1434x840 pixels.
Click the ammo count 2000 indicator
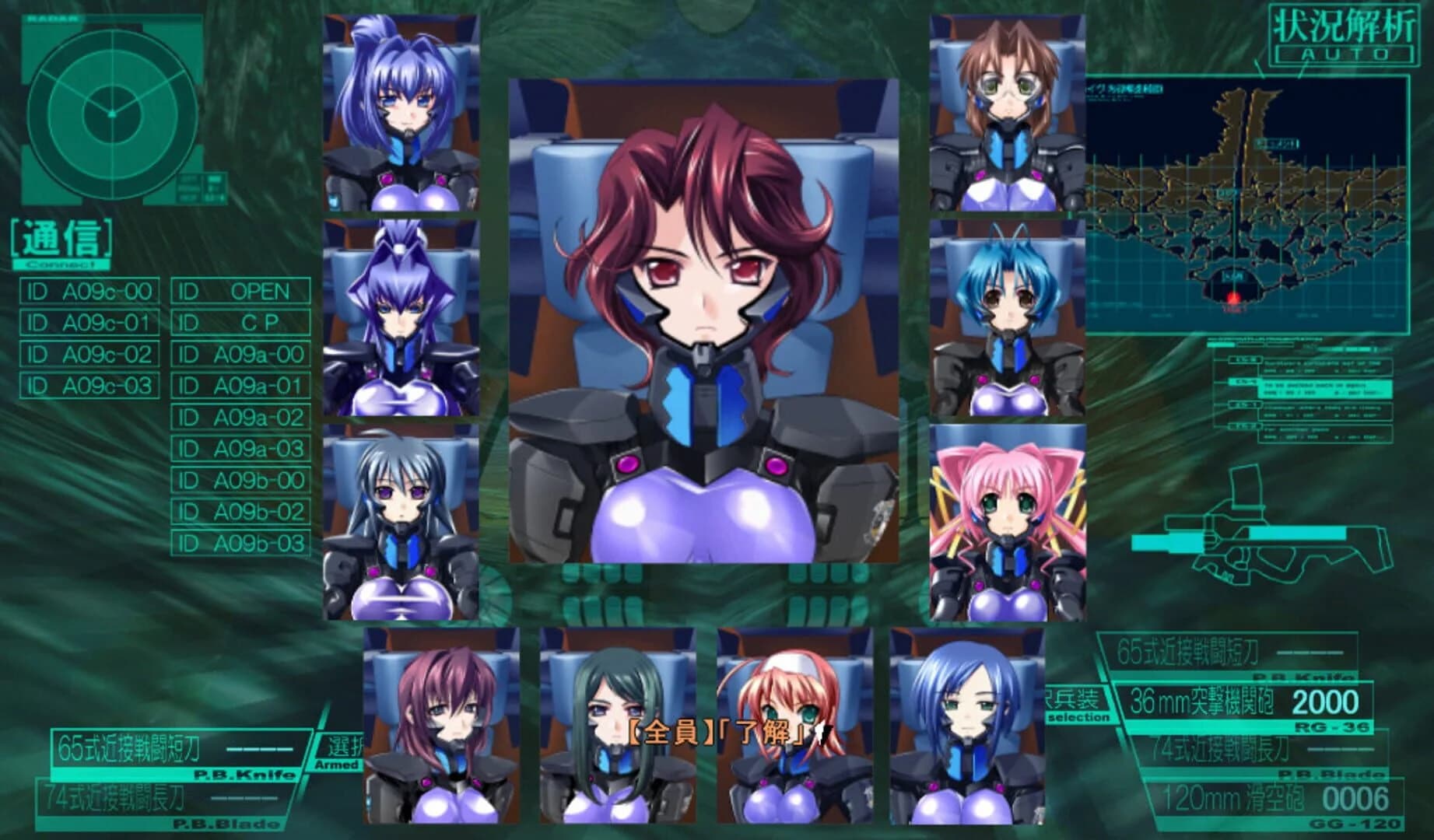coord(1326,704)
